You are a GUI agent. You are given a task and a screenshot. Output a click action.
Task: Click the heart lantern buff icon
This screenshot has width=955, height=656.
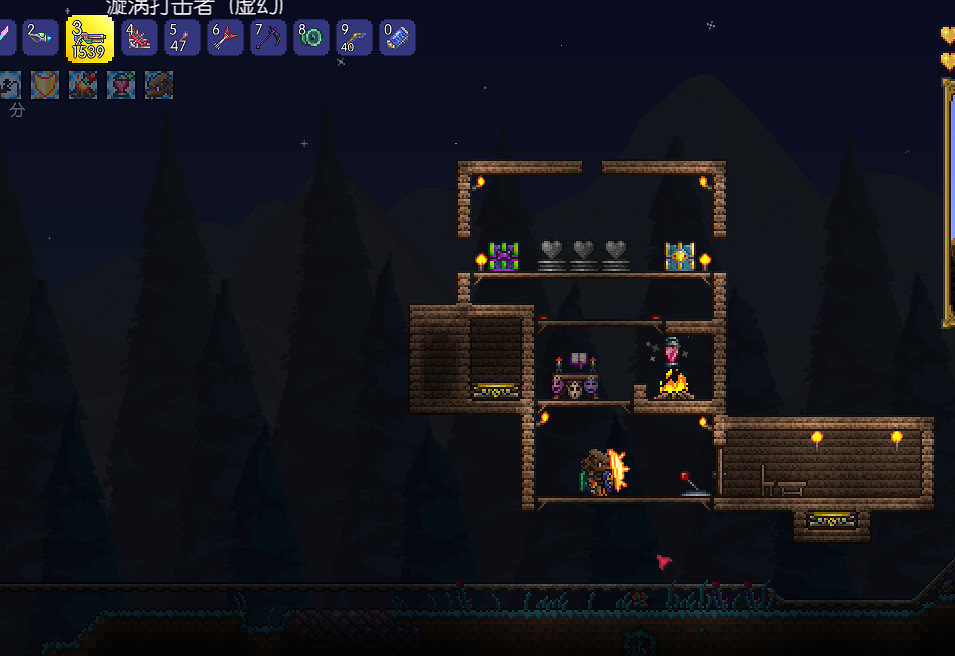(x=121, y=85)
